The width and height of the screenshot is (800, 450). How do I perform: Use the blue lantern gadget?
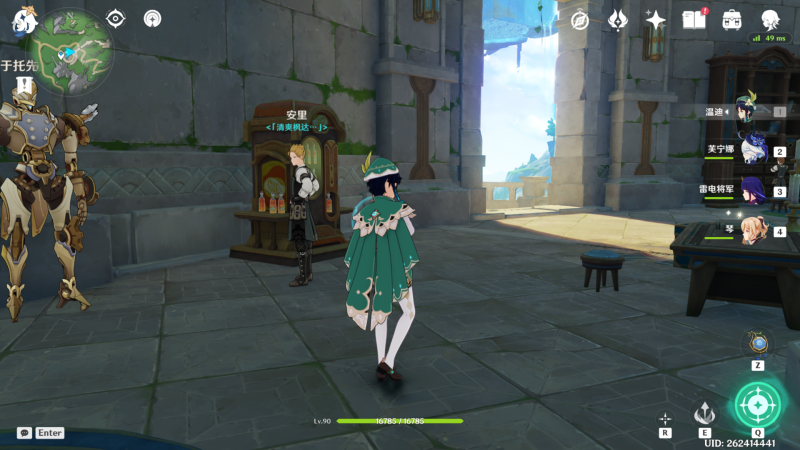click(758, 344)
